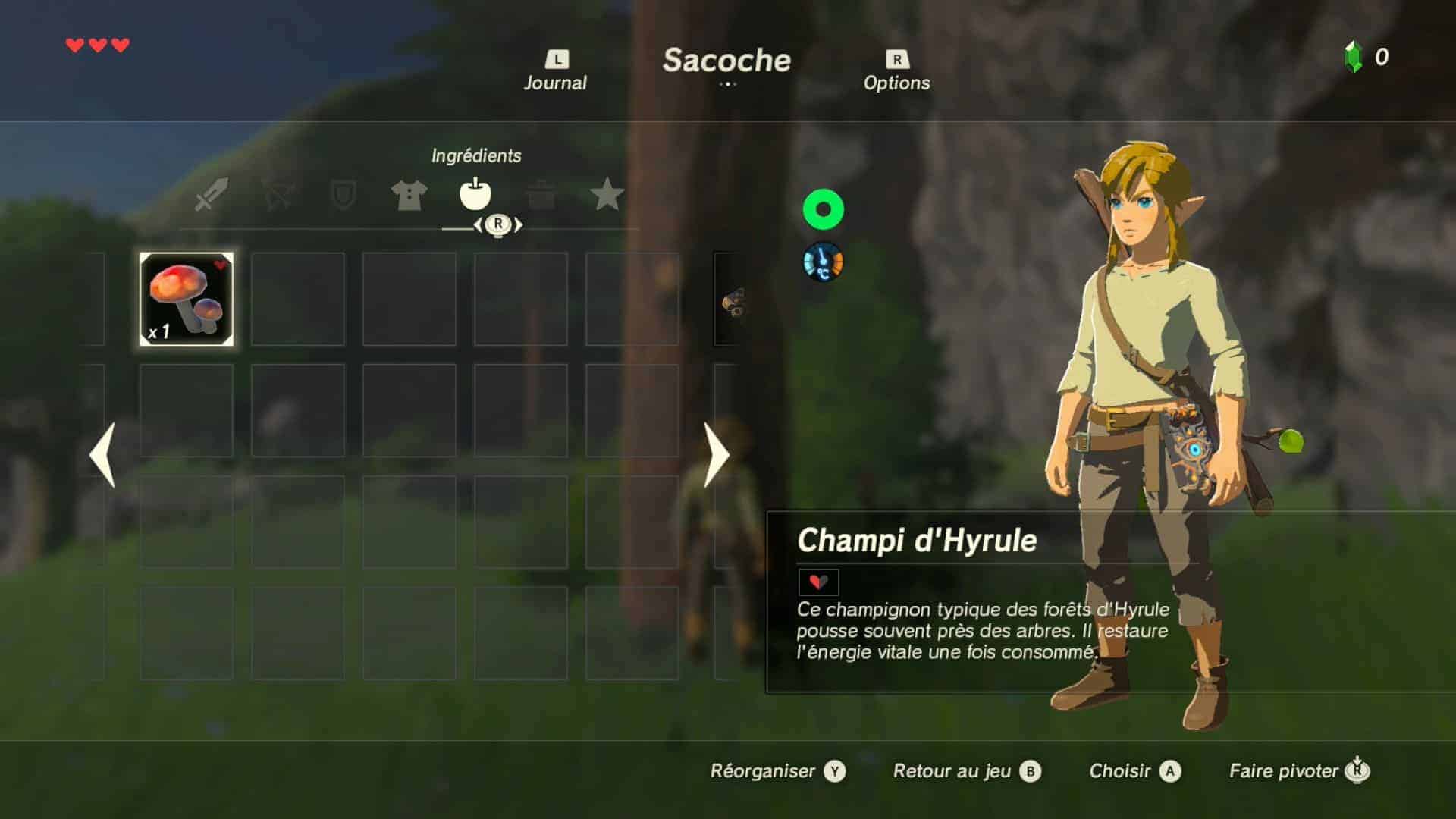This screenshot has width=1456, height=819.
Task: Click Retour au jeu to resume
Action: click(966, 771)
